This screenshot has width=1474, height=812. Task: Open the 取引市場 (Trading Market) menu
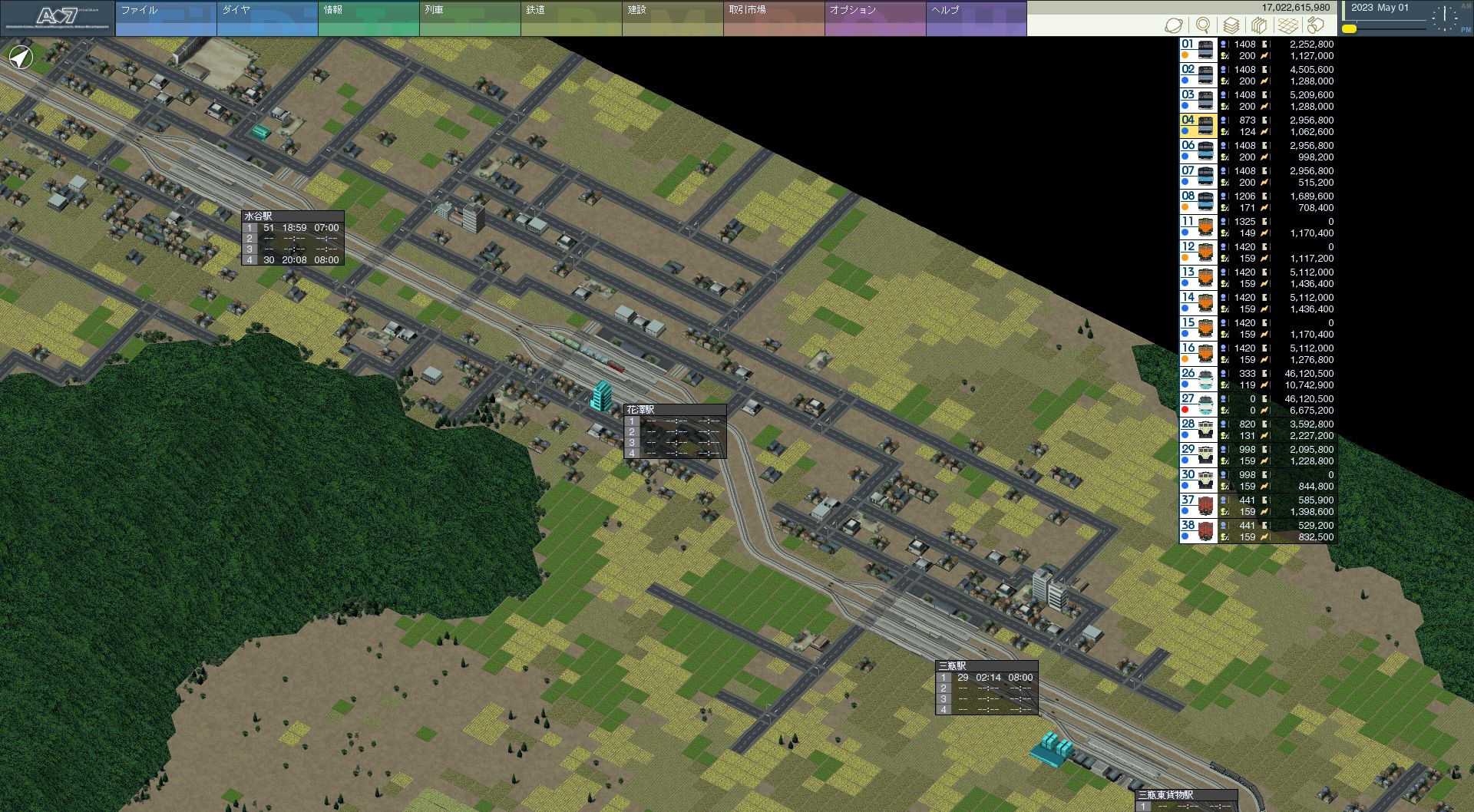(x=773, y=18)
